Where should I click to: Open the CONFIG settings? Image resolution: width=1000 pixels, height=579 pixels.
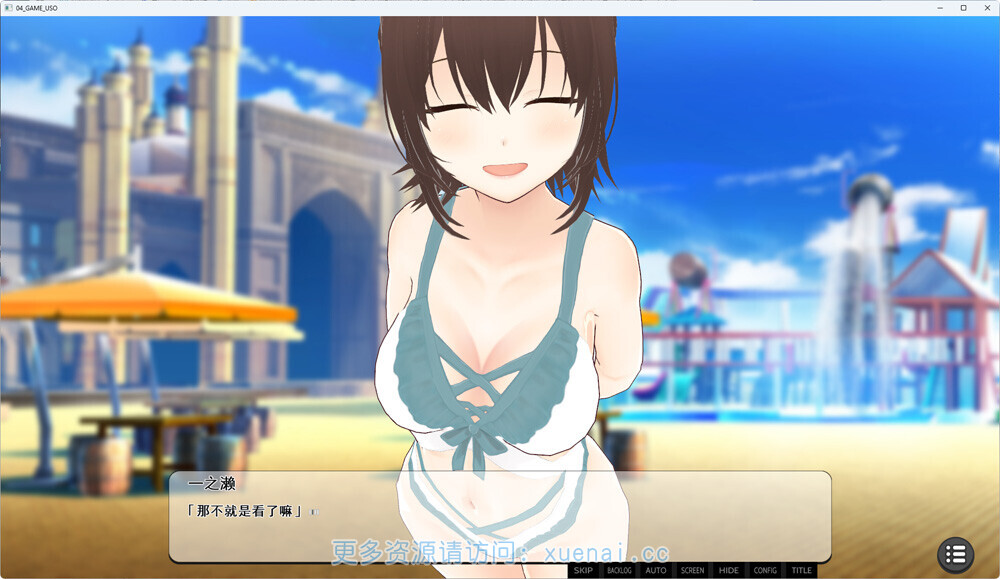click(765, 571)
